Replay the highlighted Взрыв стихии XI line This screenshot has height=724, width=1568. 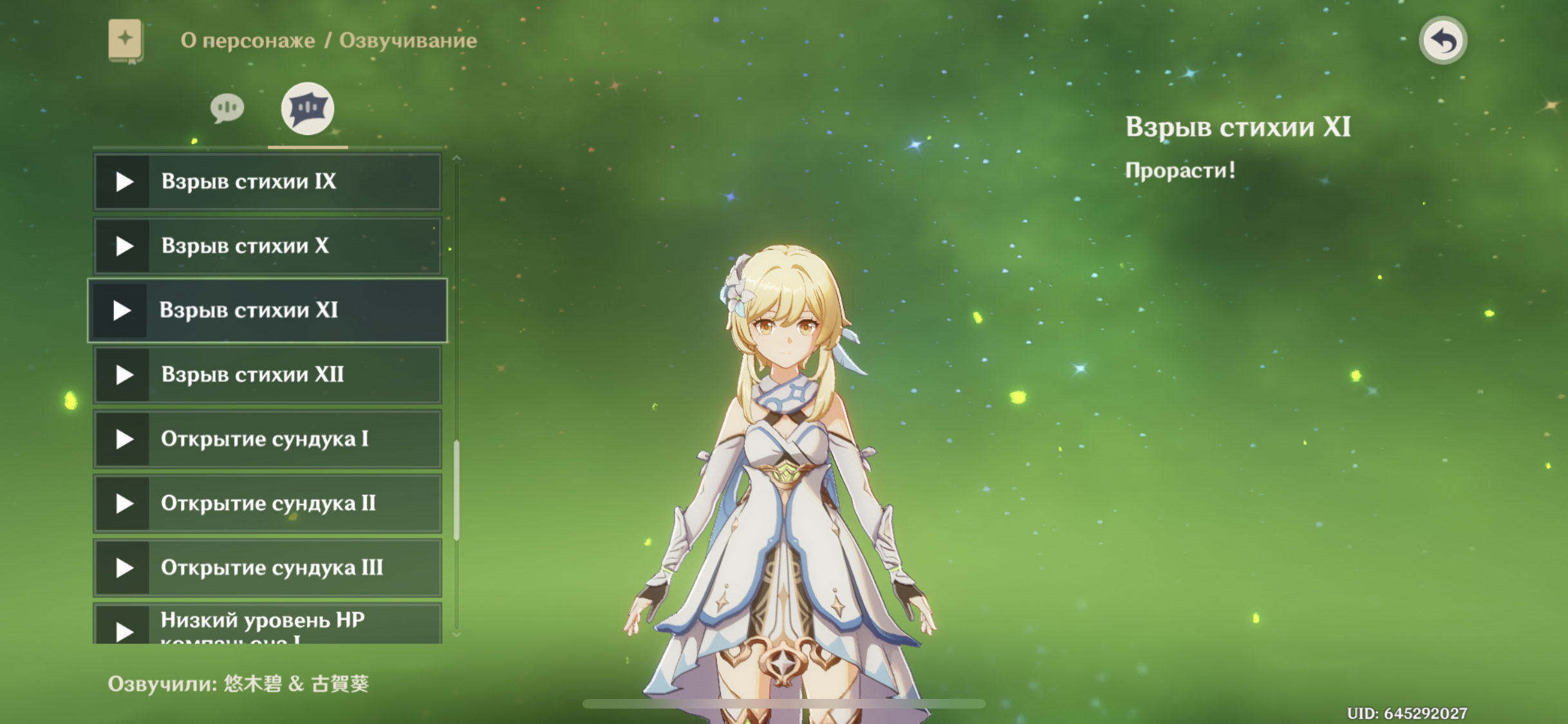pyautogui.click(x=122, y=310)
